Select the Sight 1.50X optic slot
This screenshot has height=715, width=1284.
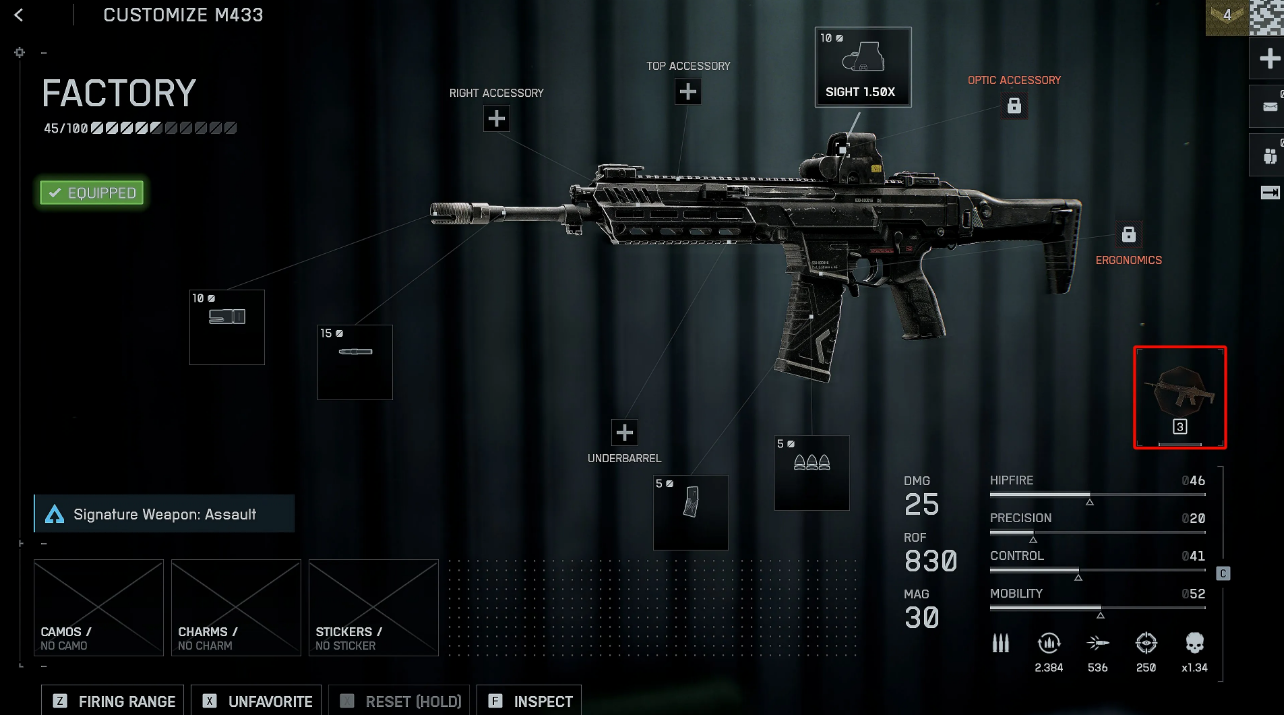(x=863, y=67)
